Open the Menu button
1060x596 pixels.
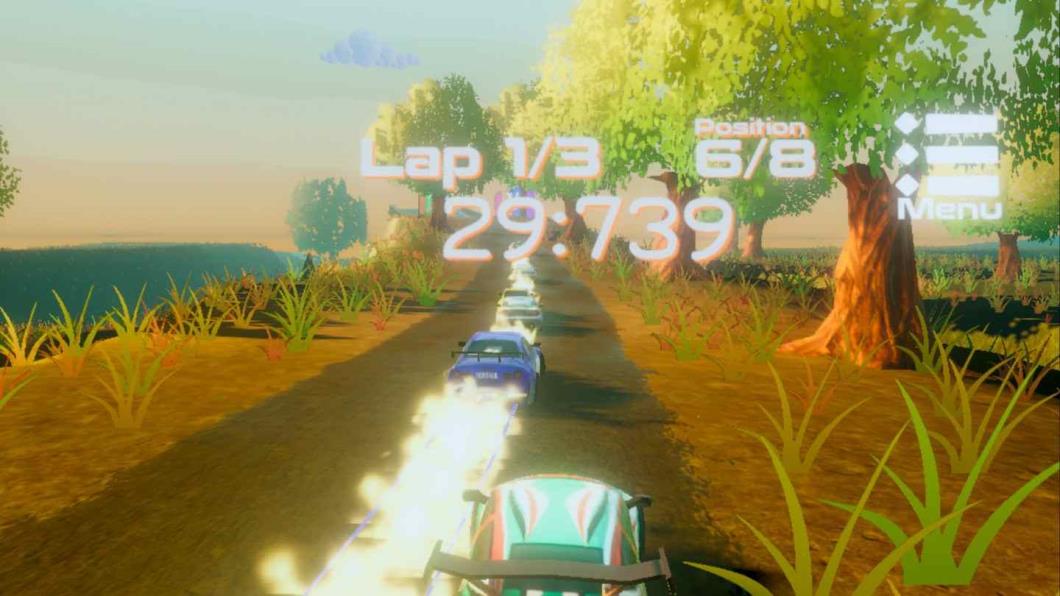tap(949, 165)
